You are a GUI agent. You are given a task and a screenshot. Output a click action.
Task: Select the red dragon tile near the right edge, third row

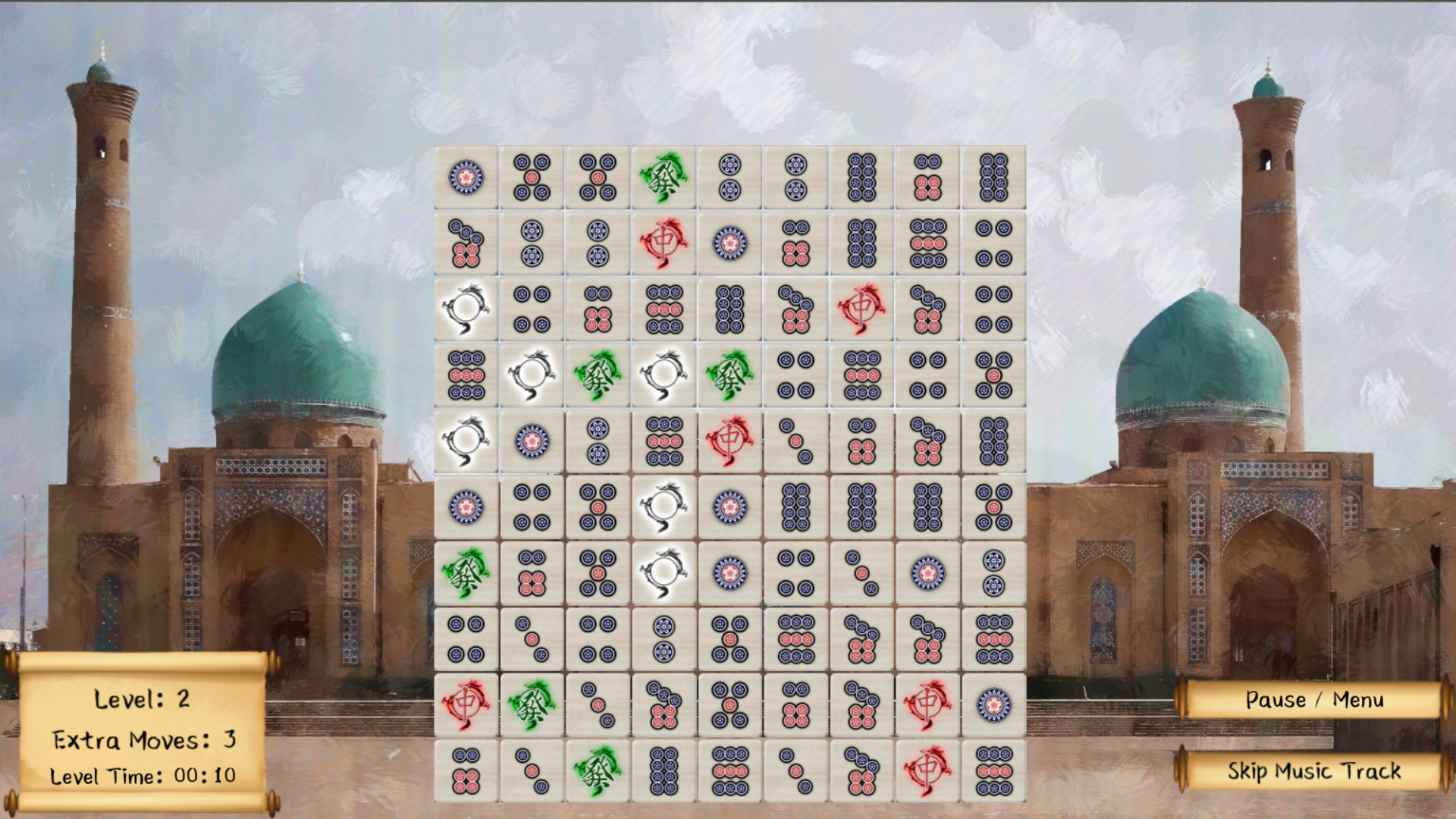pos(859,310)
